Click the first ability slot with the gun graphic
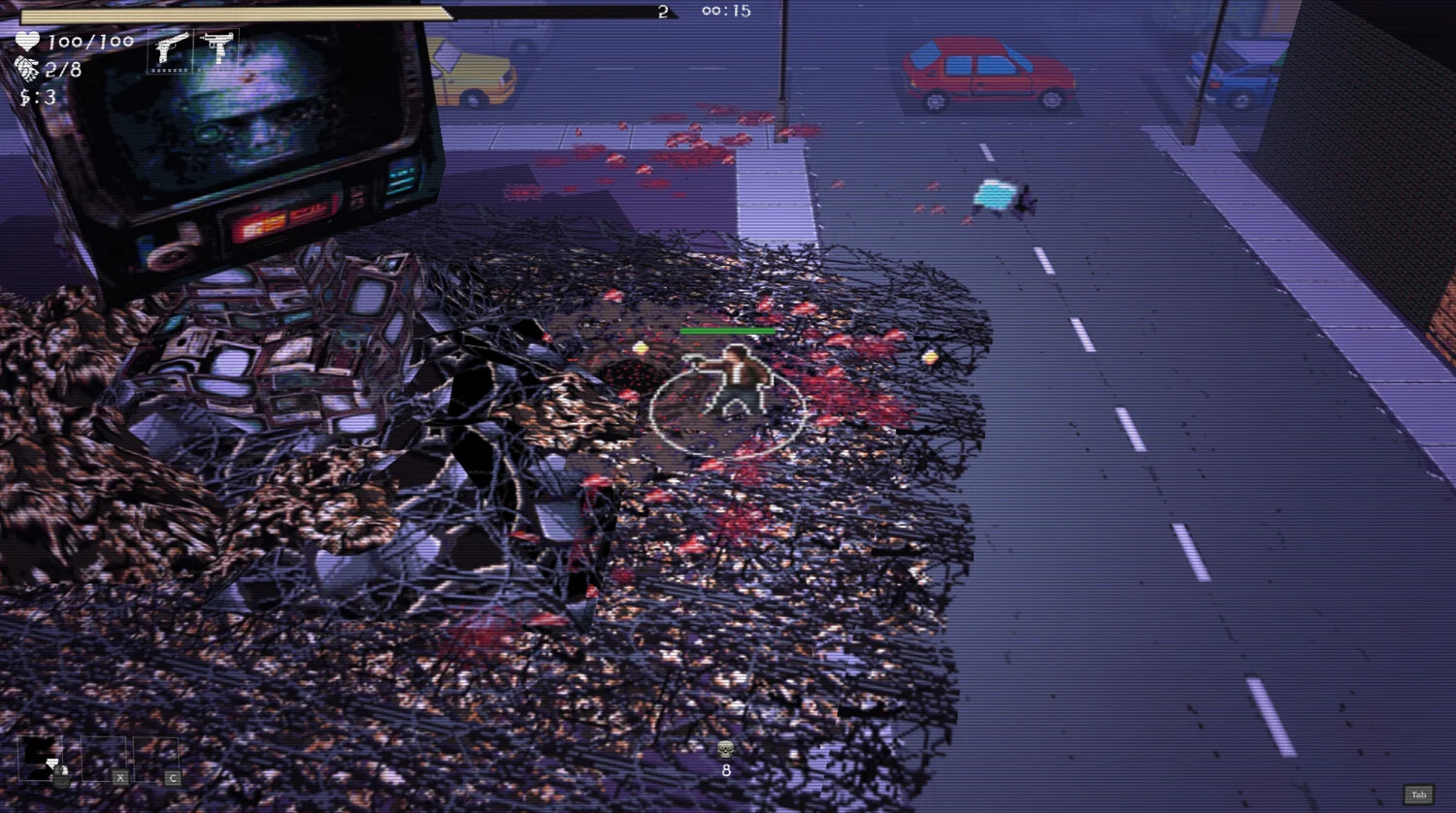 [41, 757]
